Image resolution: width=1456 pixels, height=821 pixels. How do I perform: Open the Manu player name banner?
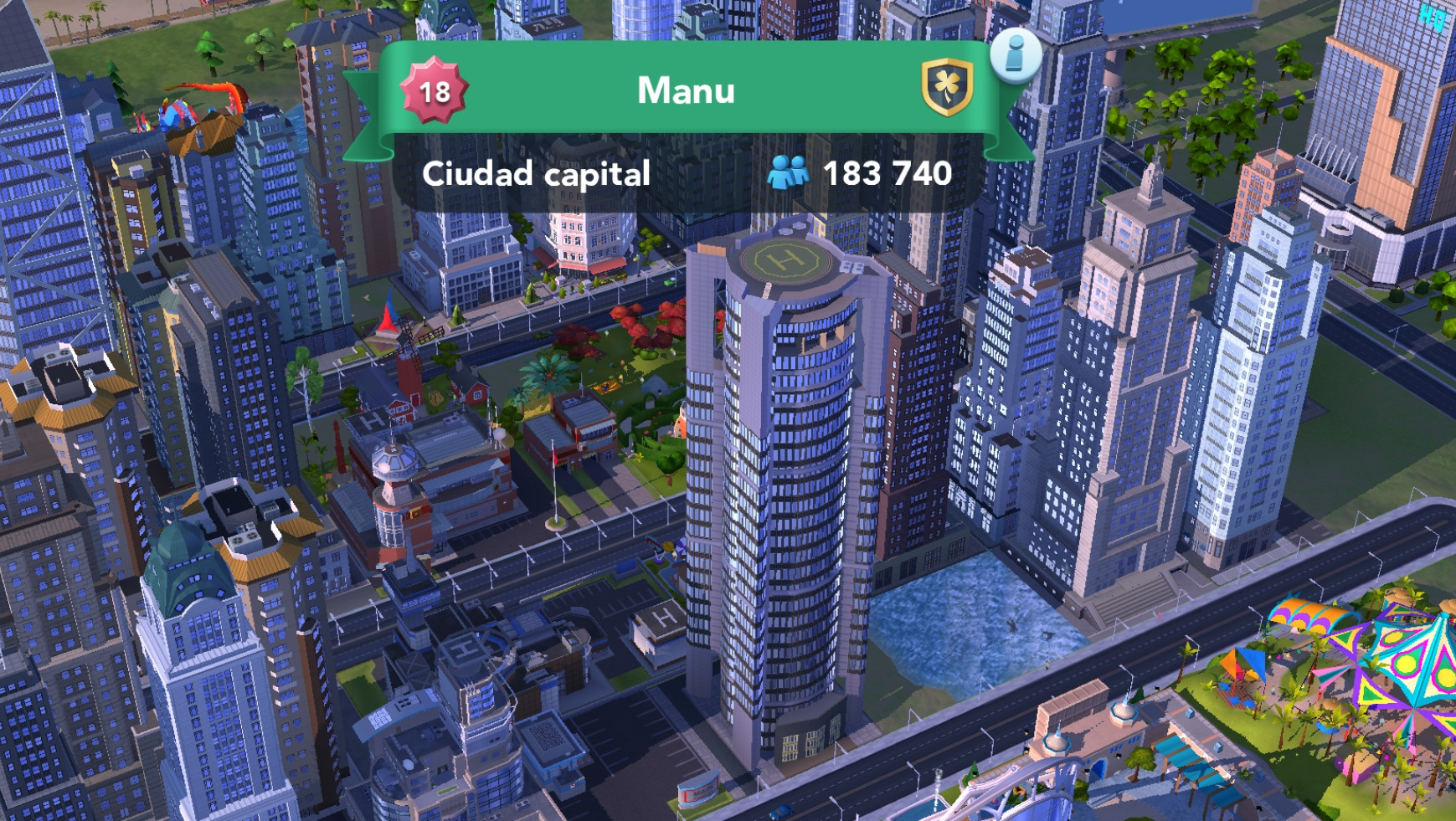coord(686,90)
